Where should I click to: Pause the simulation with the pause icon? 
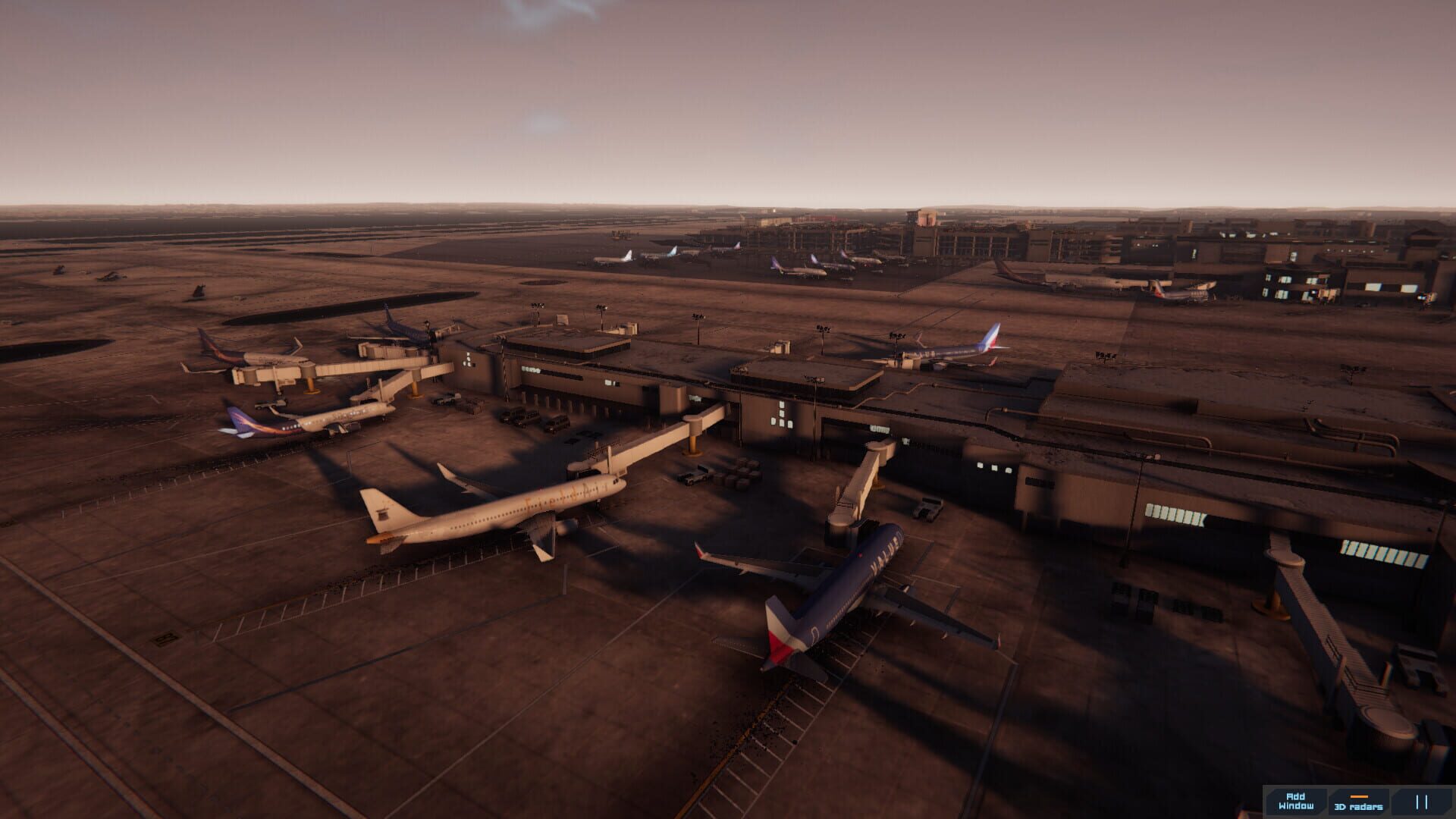click(1421, 802)
